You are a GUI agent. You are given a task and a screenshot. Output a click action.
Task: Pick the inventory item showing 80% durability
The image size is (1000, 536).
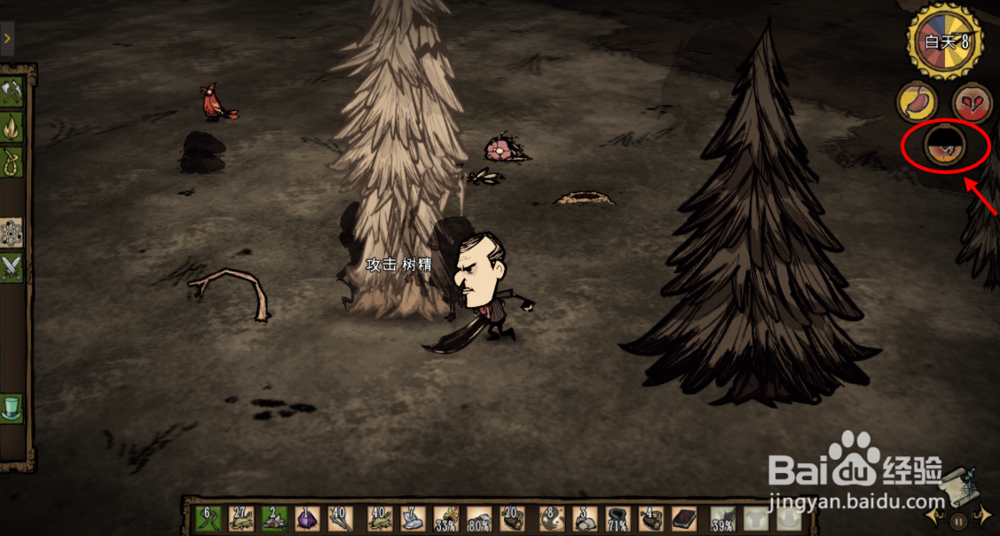coord(478,518)
